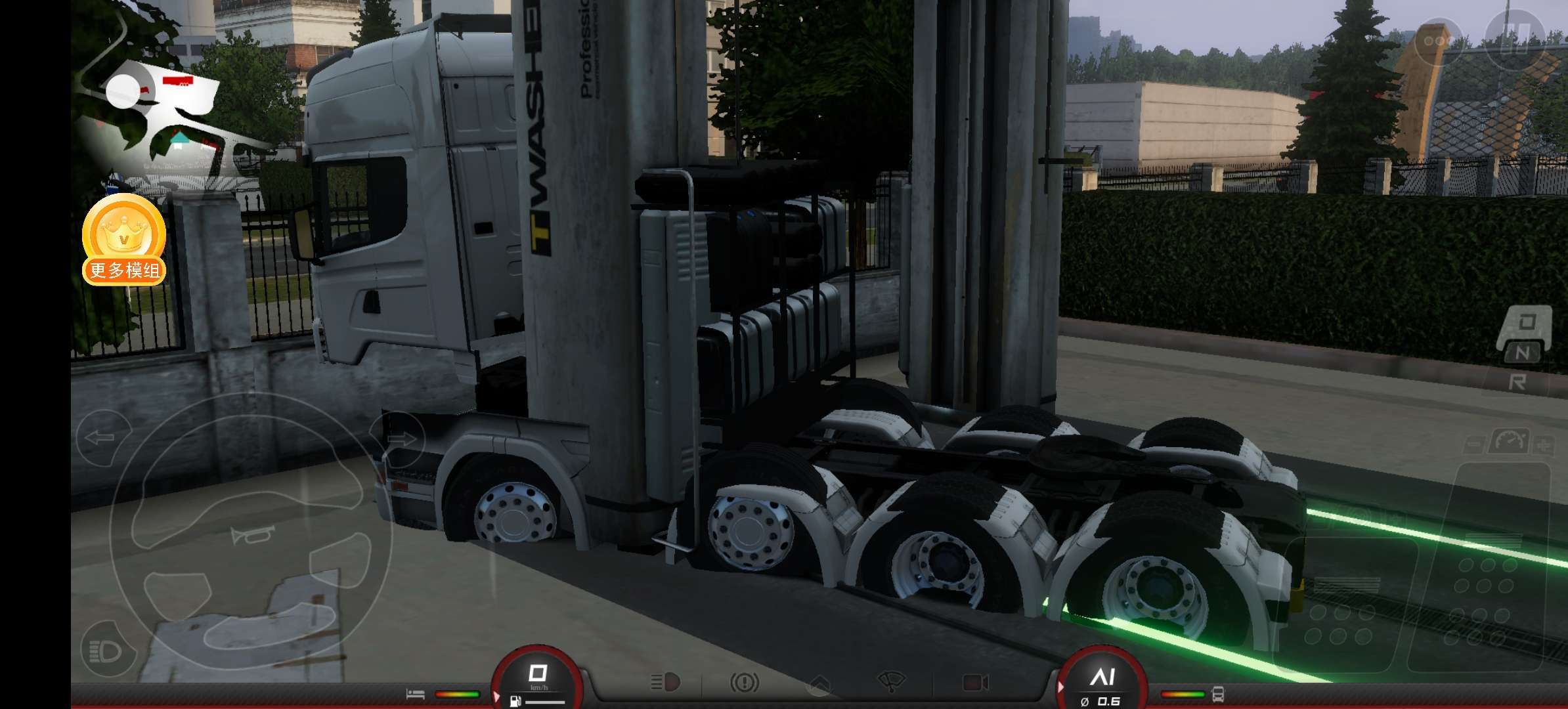Screen dimensions: 1568x709
Task: Shift the gear selector to N
Action: [1522, 353]
